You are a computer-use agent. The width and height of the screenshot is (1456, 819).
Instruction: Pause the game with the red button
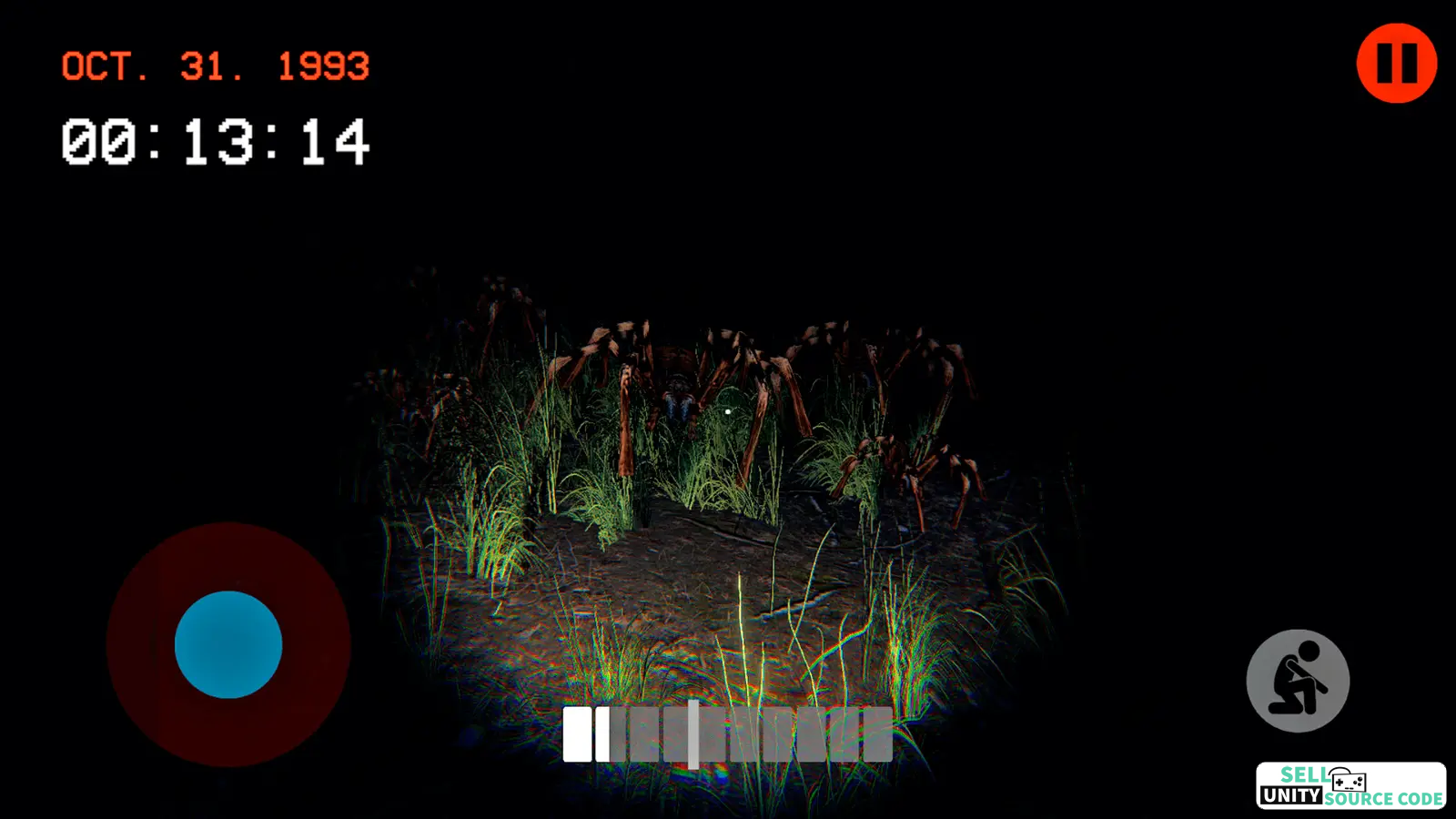pyautogui.click(x=1396, y=63)
